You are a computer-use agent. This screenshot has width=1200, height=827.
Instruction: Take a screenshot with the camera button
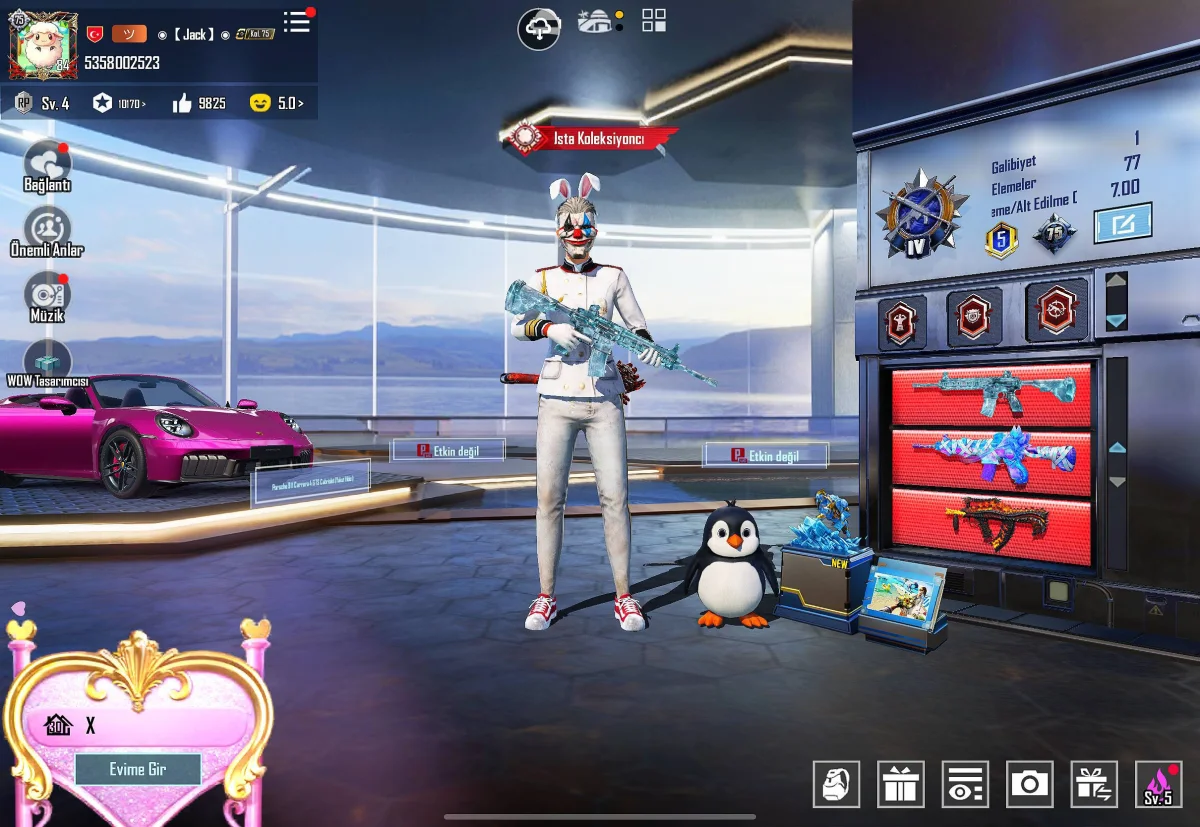pyautogui.click(x=1029, y=784)
